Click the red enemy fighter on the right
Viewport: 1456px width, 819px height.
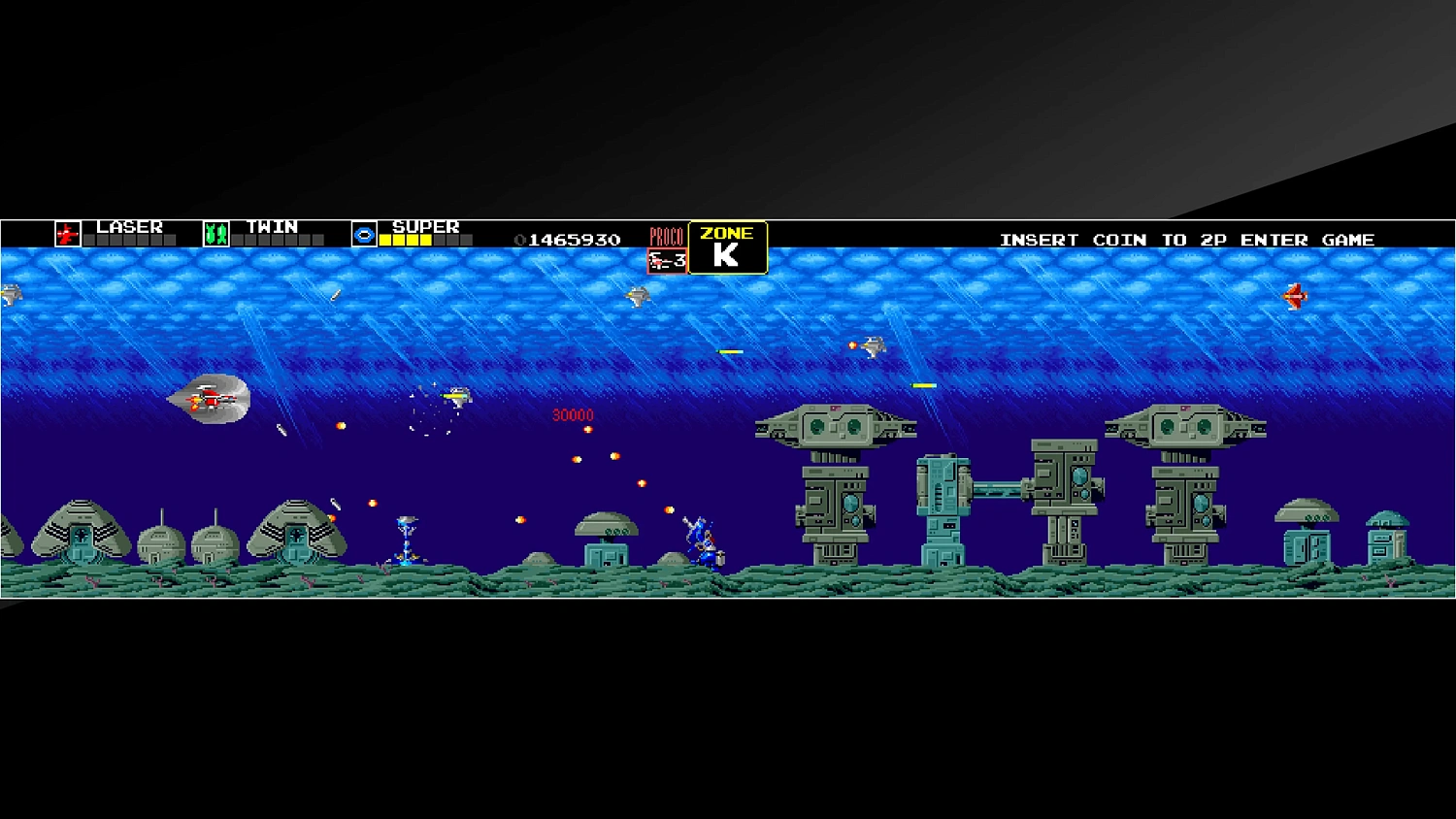(1295, 298)
